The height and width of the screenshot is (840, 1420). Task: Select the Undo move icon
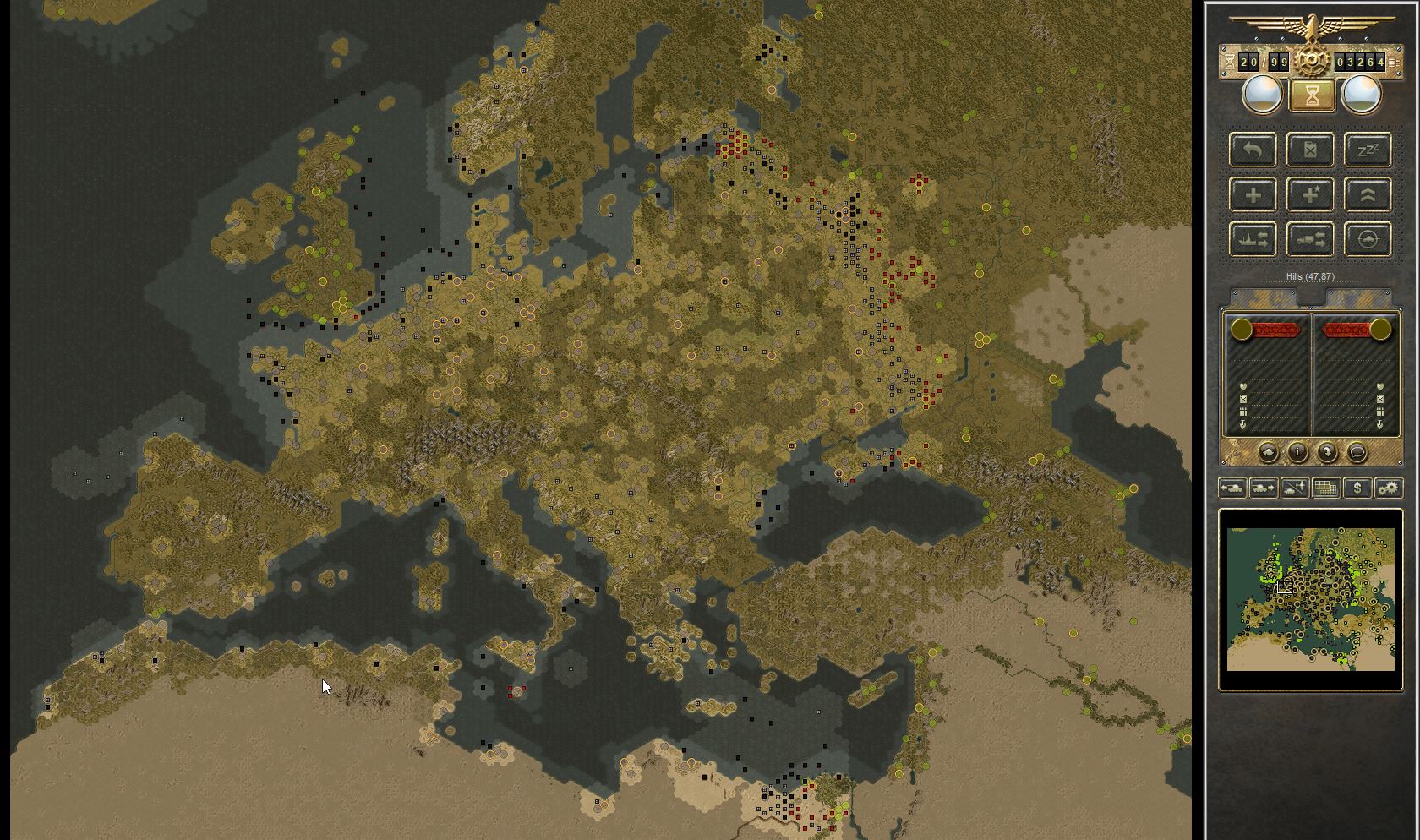pos(1253,150)
